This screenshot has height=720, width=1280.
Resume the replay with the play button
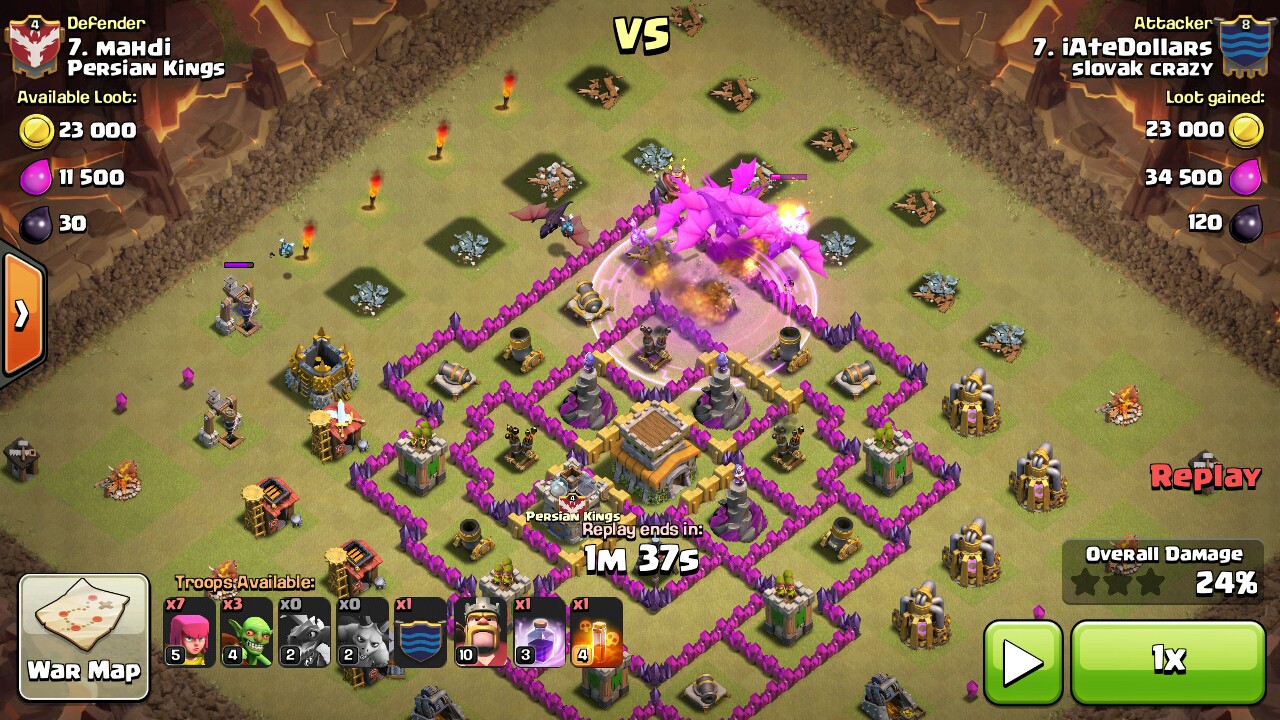click(x=1023, y=661)
